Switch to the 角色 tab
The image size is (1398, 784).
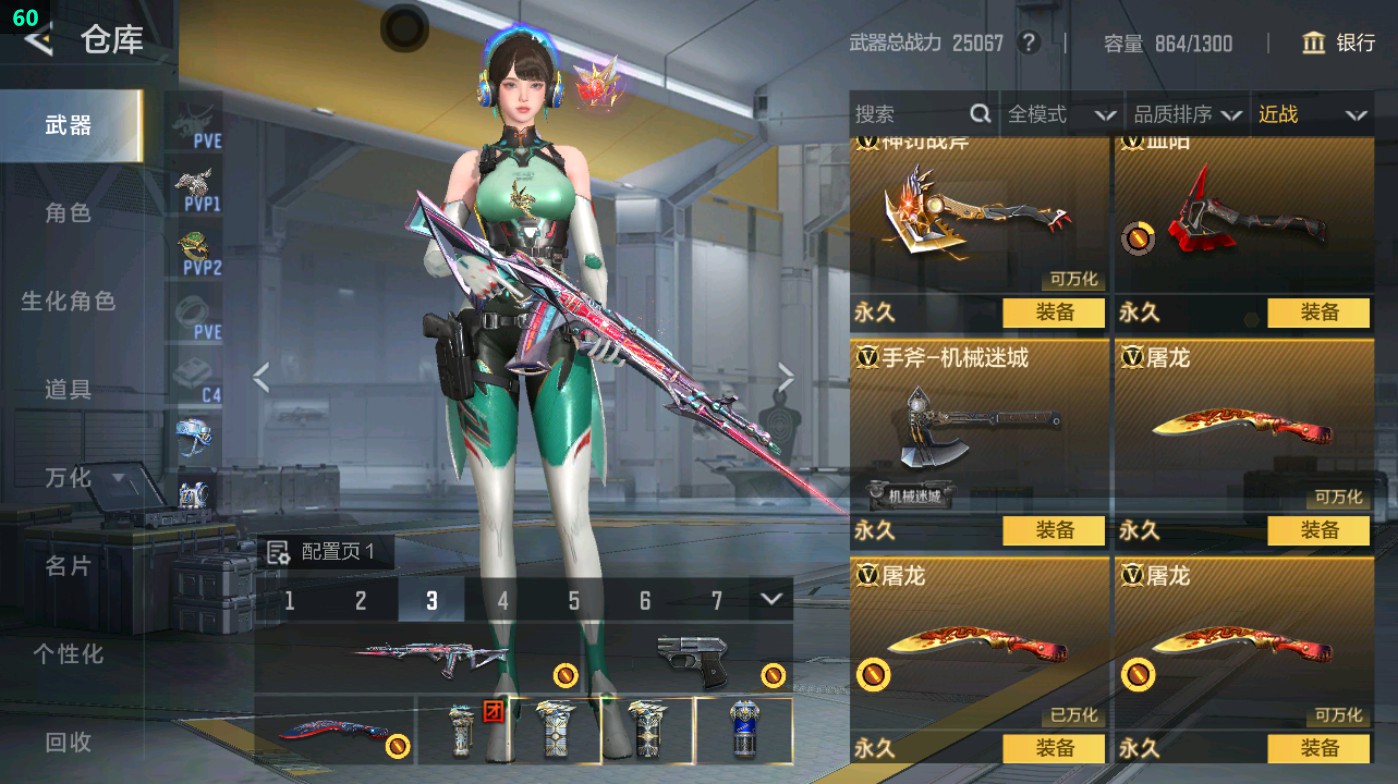[70, 214]
